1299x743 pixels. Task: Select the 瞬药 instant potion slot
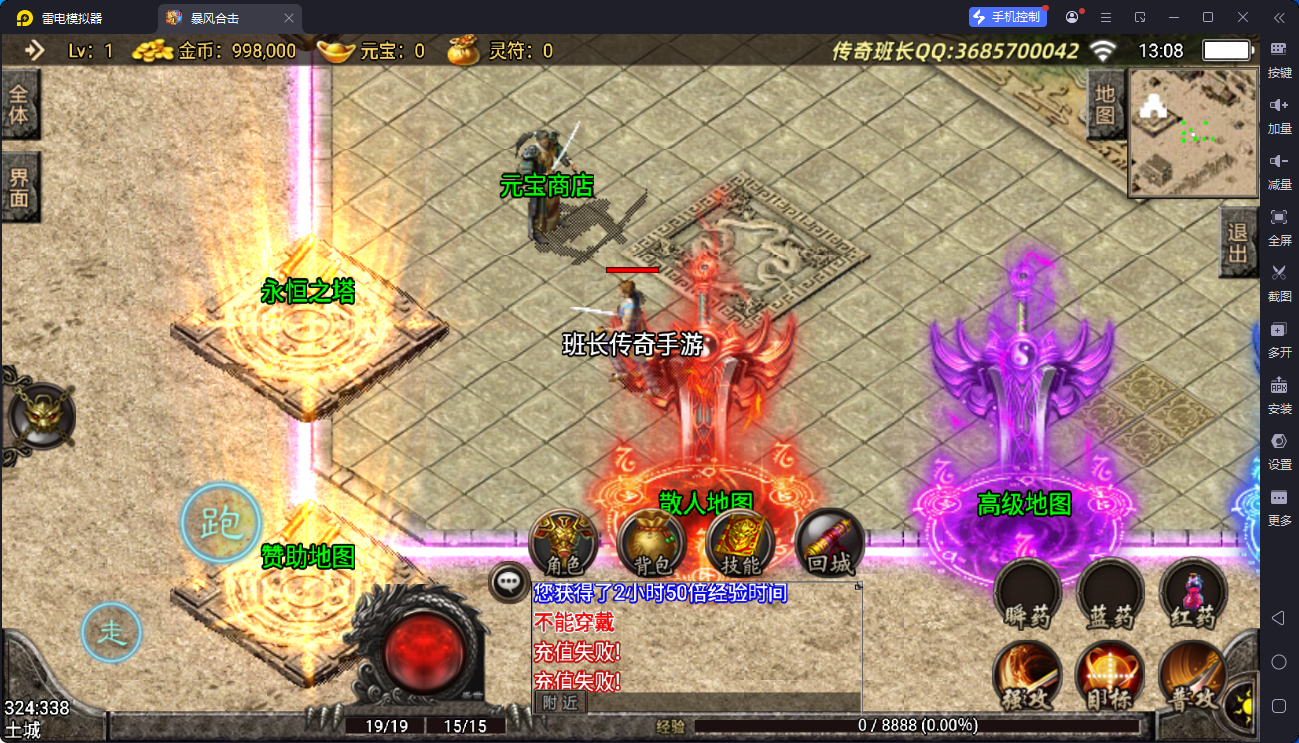pyautogui.click(x=1027, y=593)
